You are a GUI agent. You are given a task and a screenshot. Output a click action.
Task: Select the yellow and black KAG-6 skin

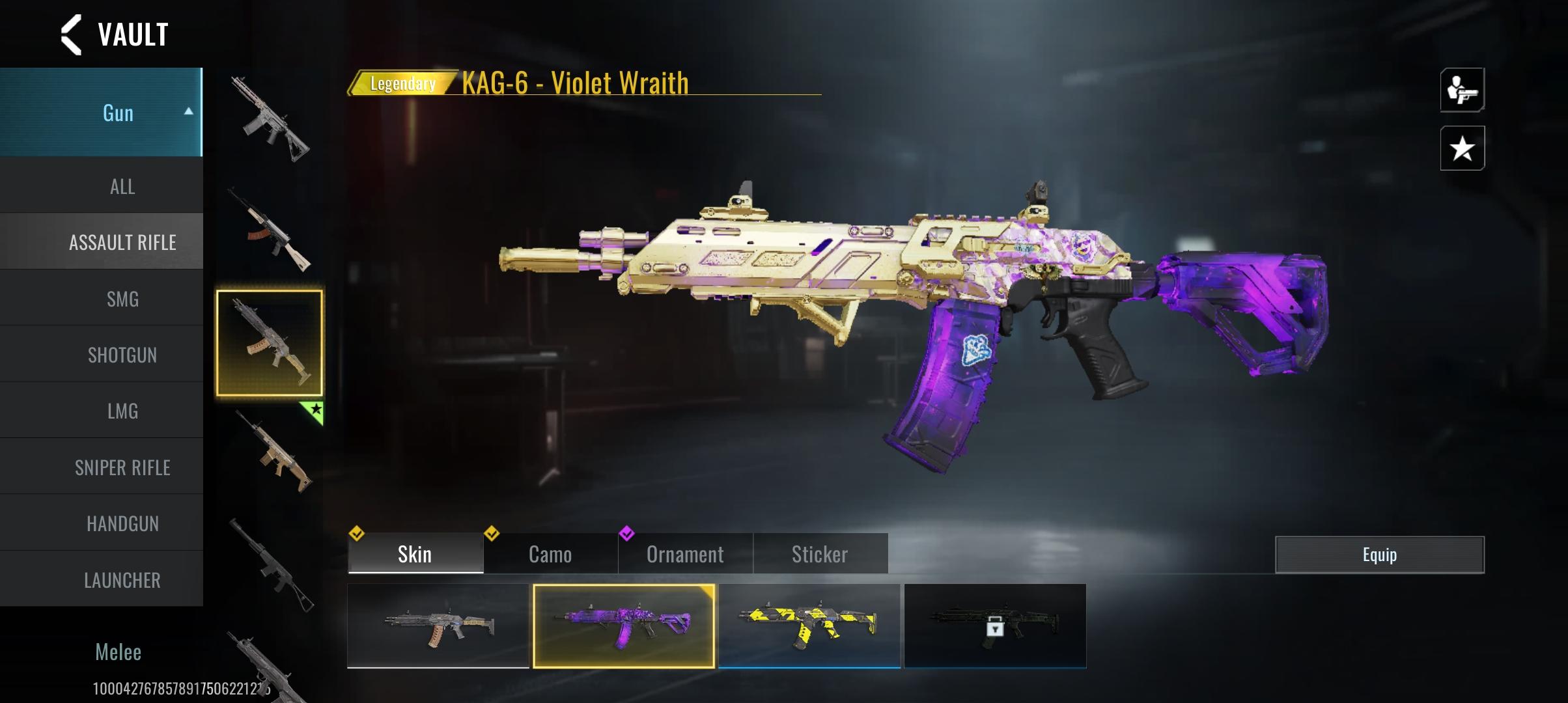pos(809,626)
